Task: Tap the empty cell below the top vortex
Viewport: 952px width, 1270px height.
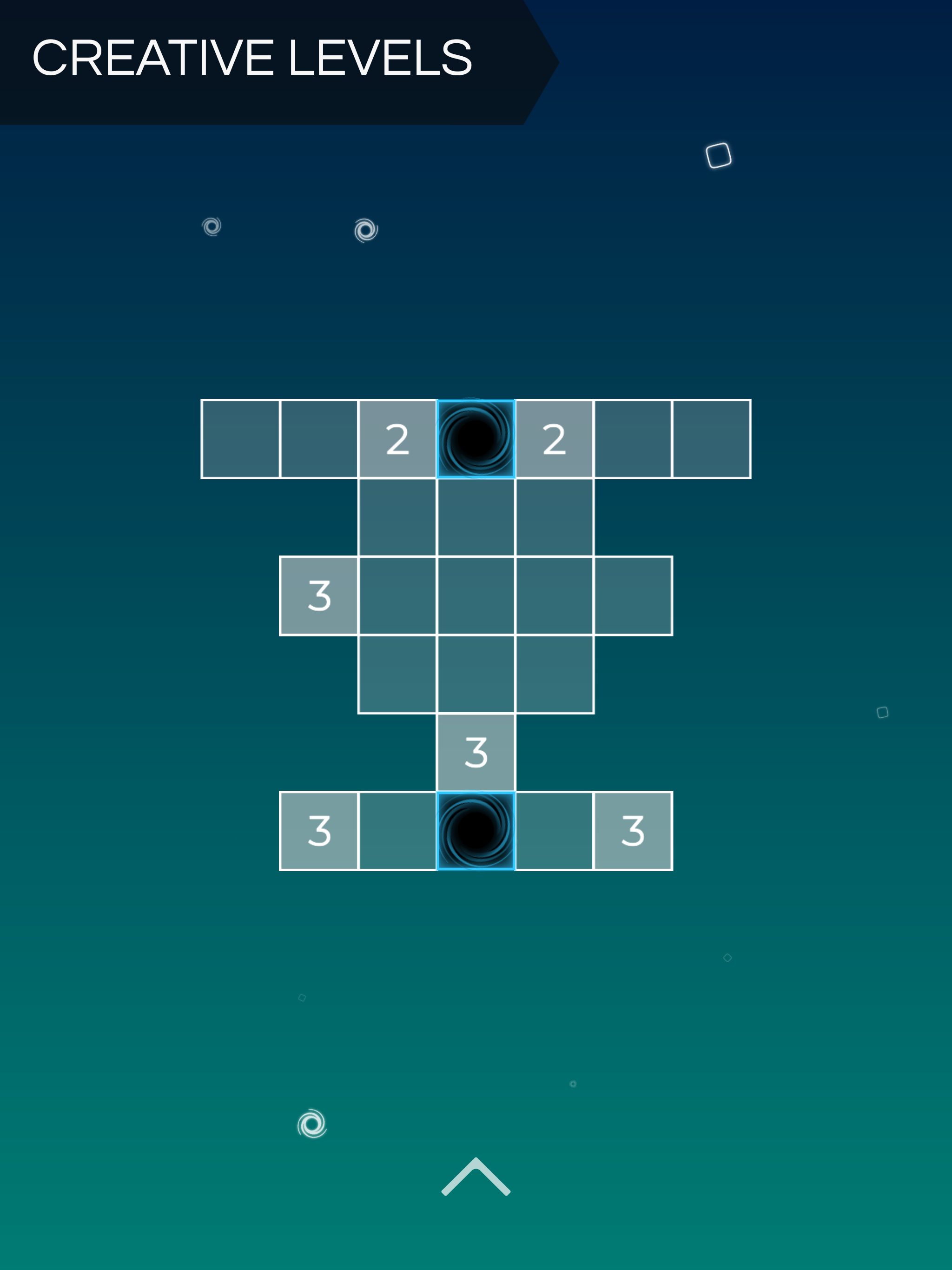Action: coord(476,518)
